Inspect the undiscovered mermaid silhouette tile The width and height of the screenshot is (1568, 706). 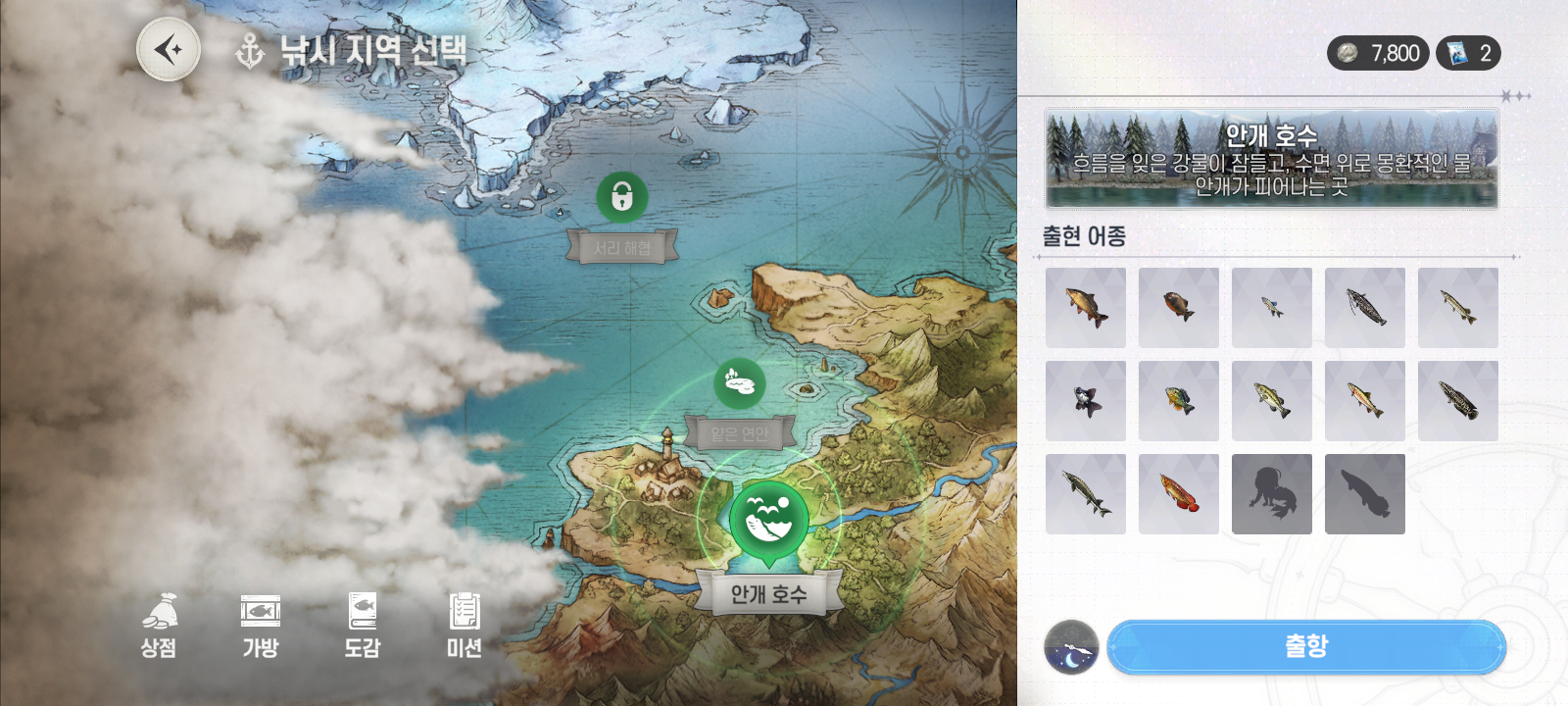[x=1272, y=494]
